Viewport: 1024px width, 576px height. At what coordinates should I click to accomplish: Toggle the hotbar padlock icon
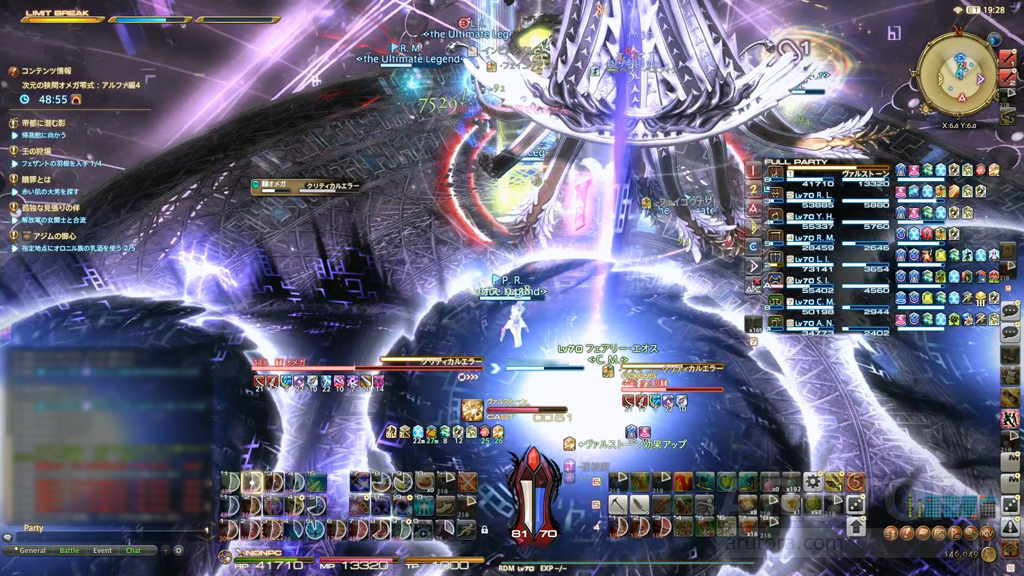[x=485, y=529]
